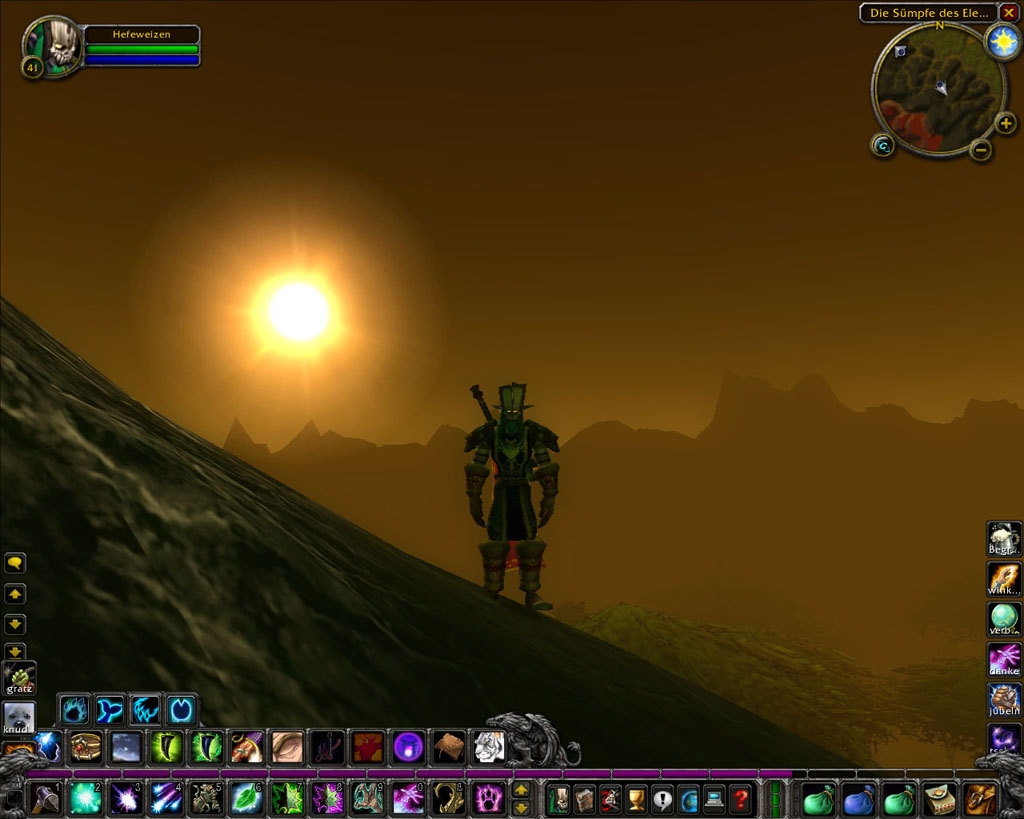1024x819 pixels.
Task: Use the jubeln emote macro
Action: click(x=1004, y=699)
